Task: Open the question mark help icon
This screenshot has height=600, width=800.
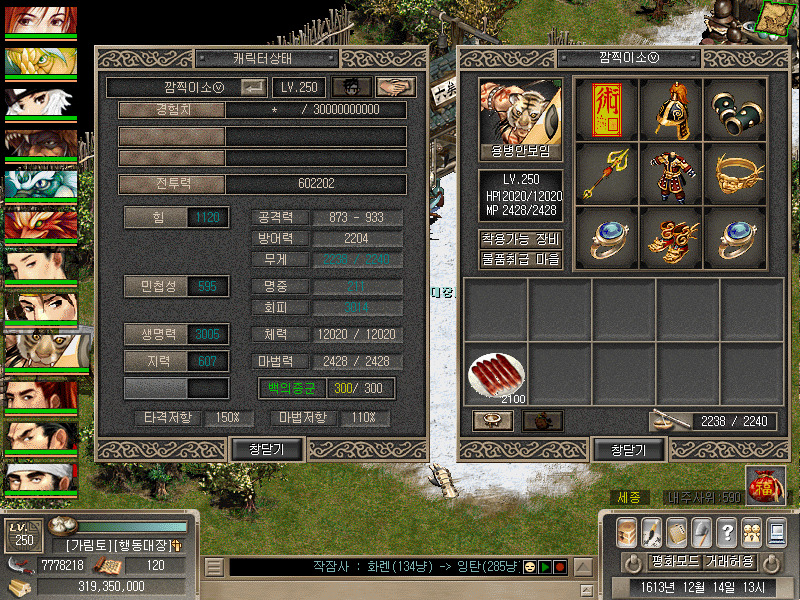Action: coord(727,532)
